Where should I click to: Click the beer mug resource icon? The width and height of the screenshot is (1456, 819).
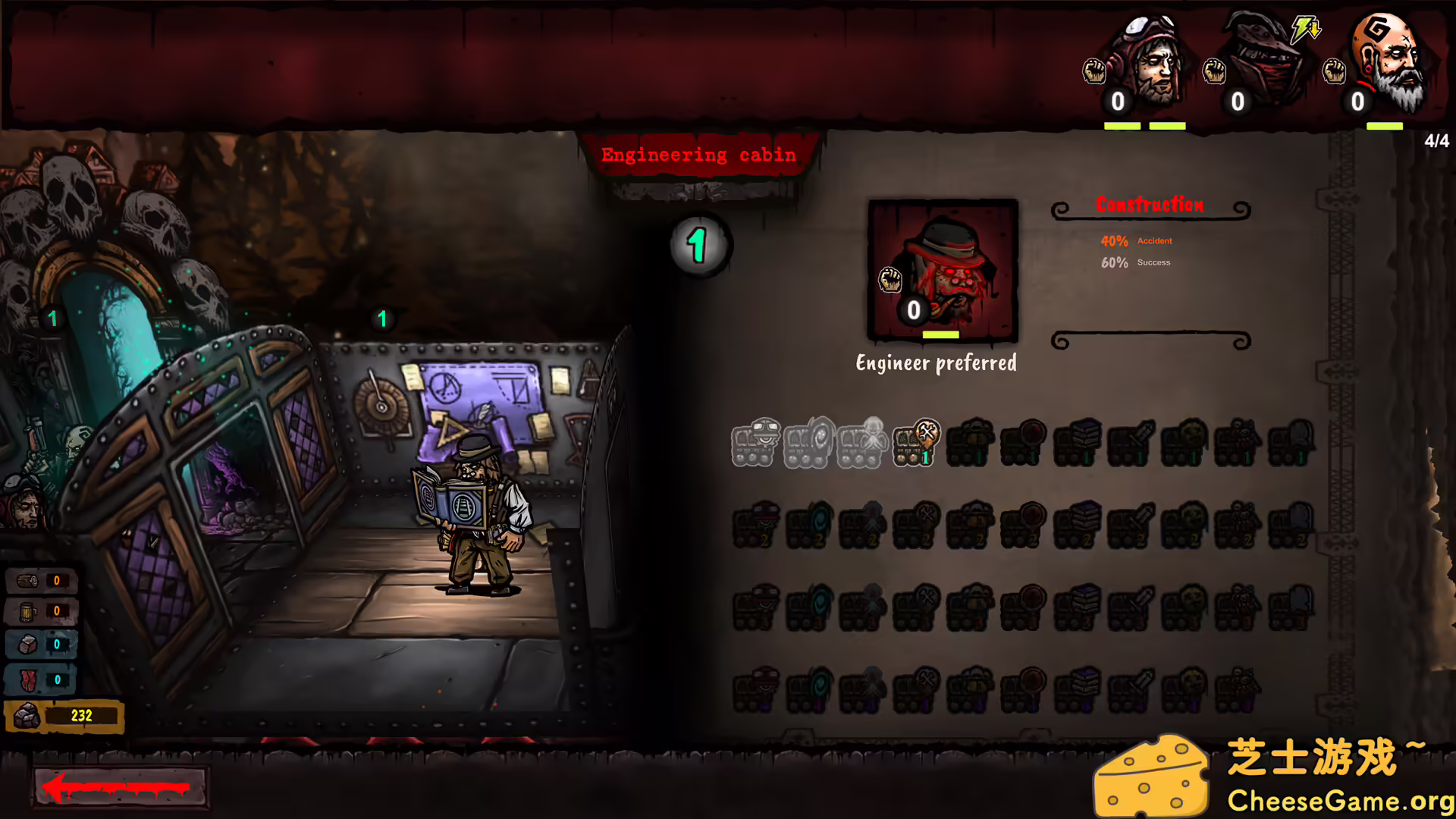click(28, 611)
